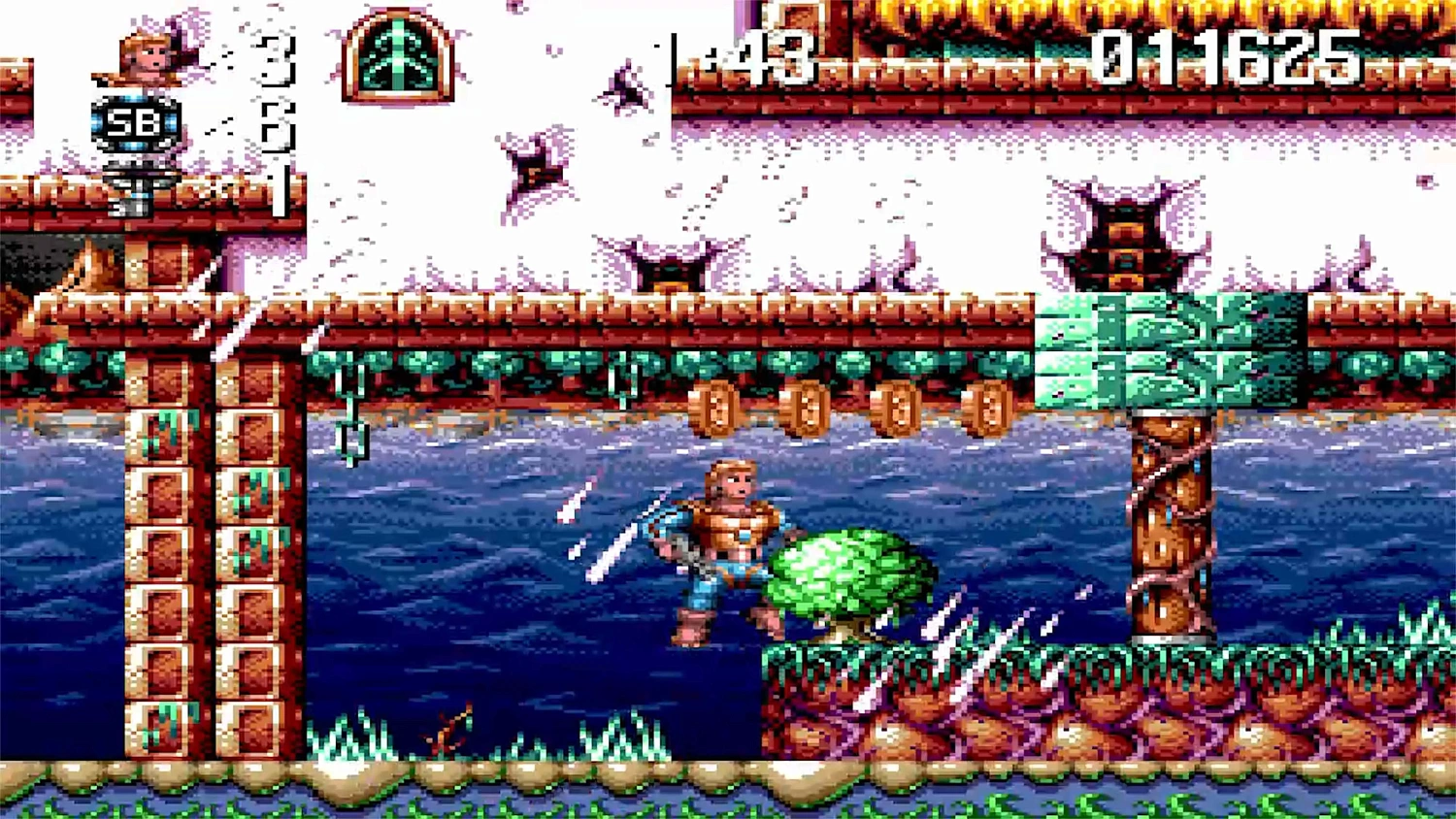Select the orange fish near the left grass
The height and width of the screenshot is (819, 1456).
tap(447, 736)
